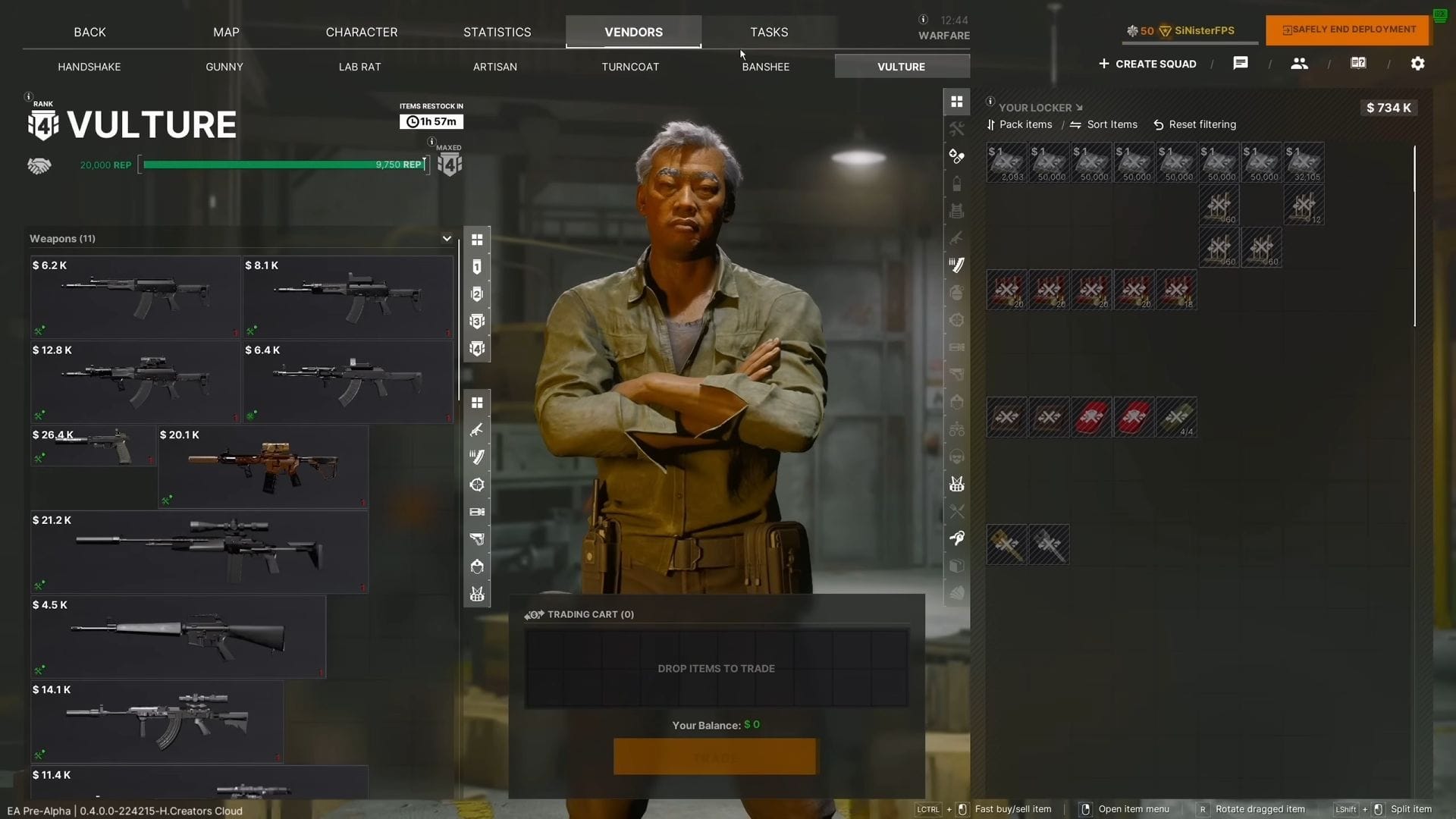The height and width of the screenshot is (819, 1456).
Task: Select the ARTISAN vendor
Action: (495, 67)
